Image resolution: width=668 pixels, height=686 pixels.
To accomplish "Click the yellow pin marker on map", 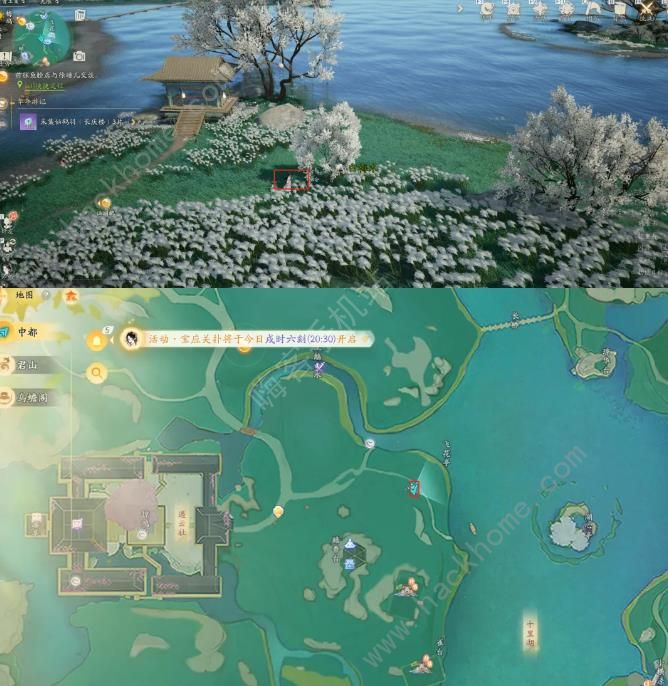I will (x=278, y=512).
